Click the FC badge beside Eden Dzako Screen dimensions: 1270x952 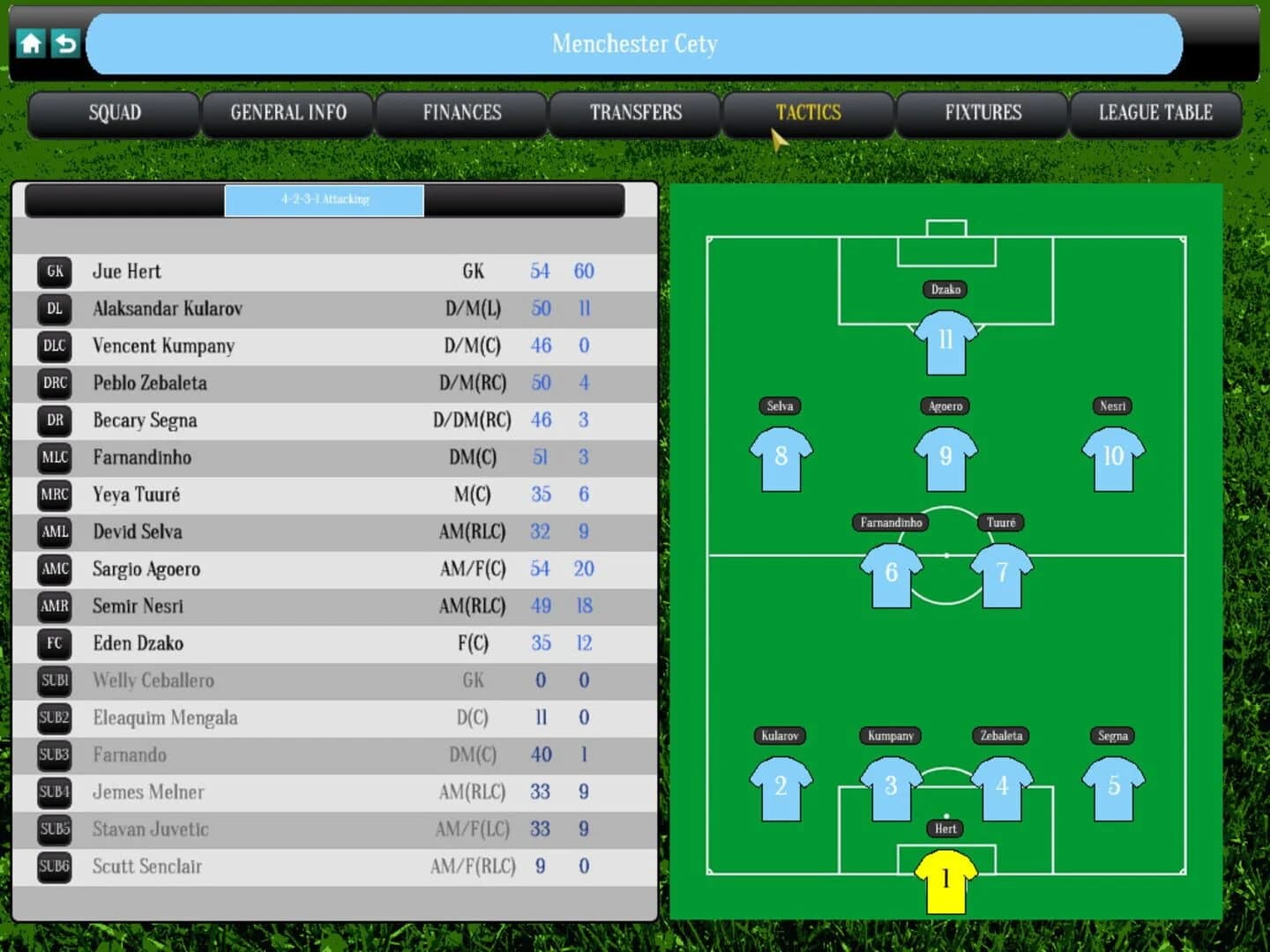(53, 643)
